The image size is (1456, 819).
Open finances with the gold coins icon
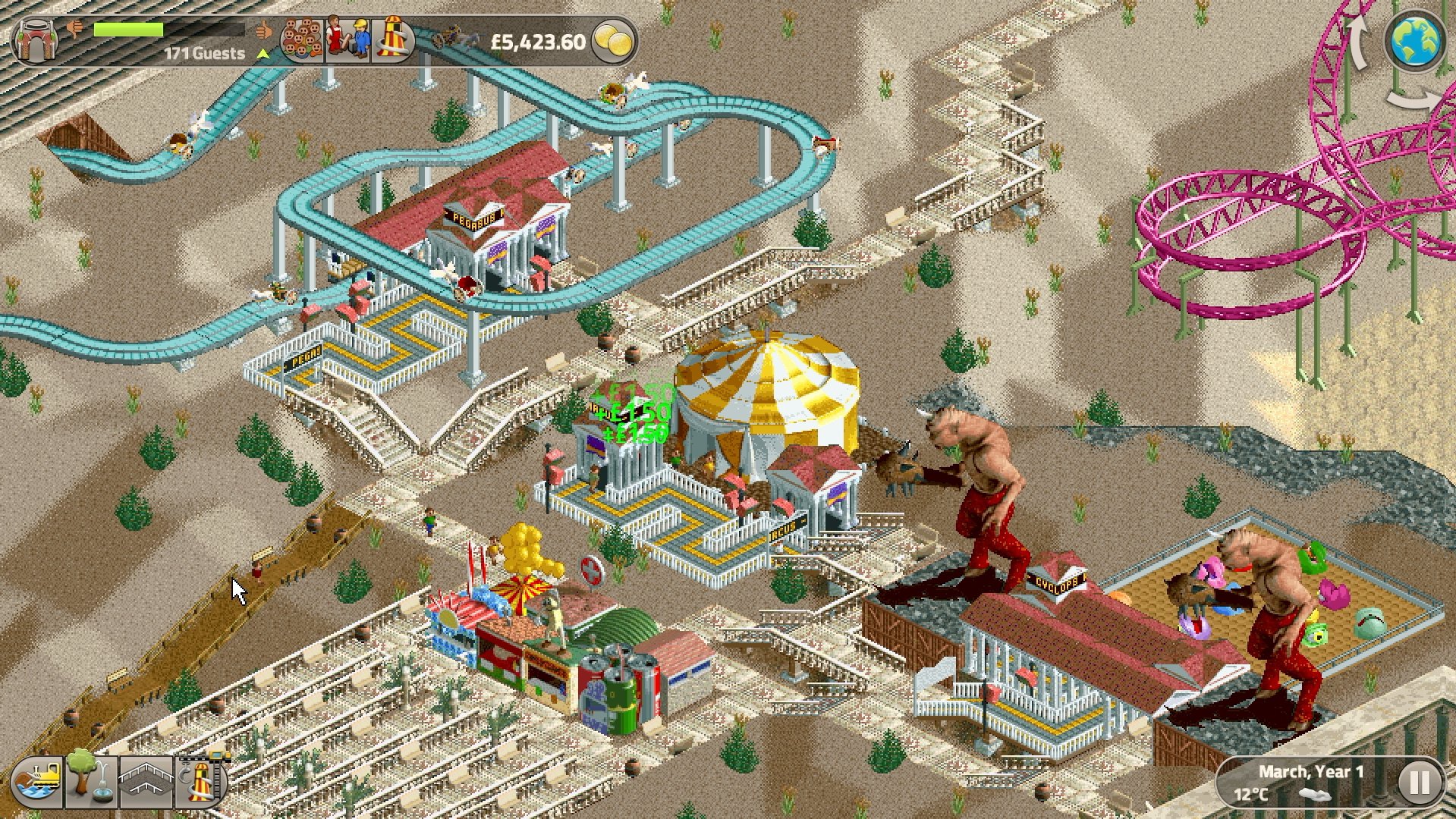pyautogui.click(x=613, y=41)
